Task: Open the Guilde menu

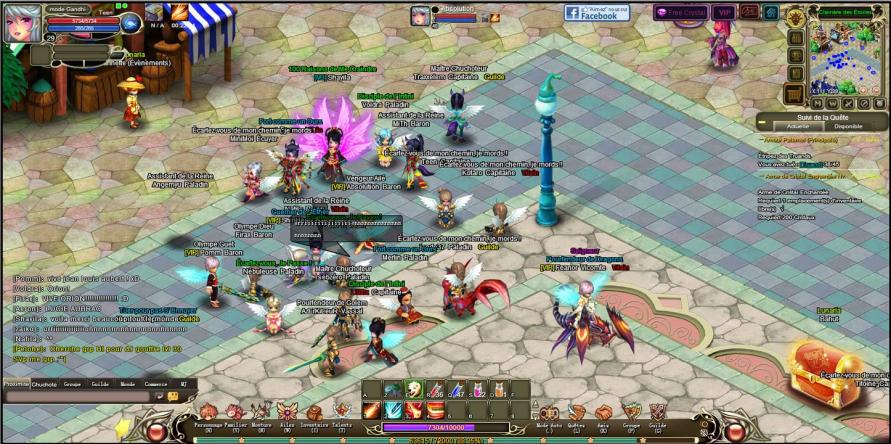Action: coord(658,413)
